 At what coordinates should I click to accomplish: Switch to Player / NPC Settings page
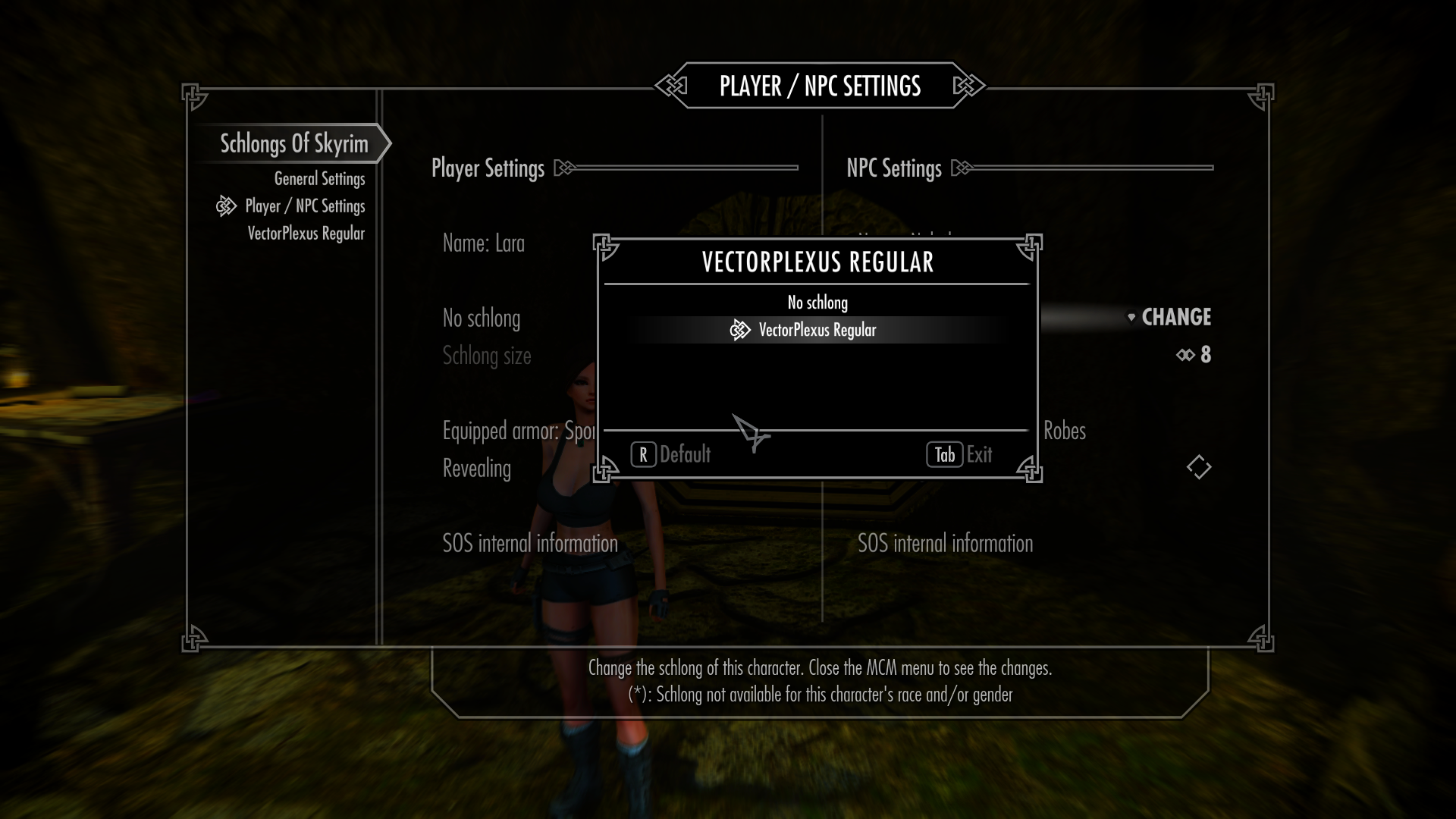pos(305,206)
